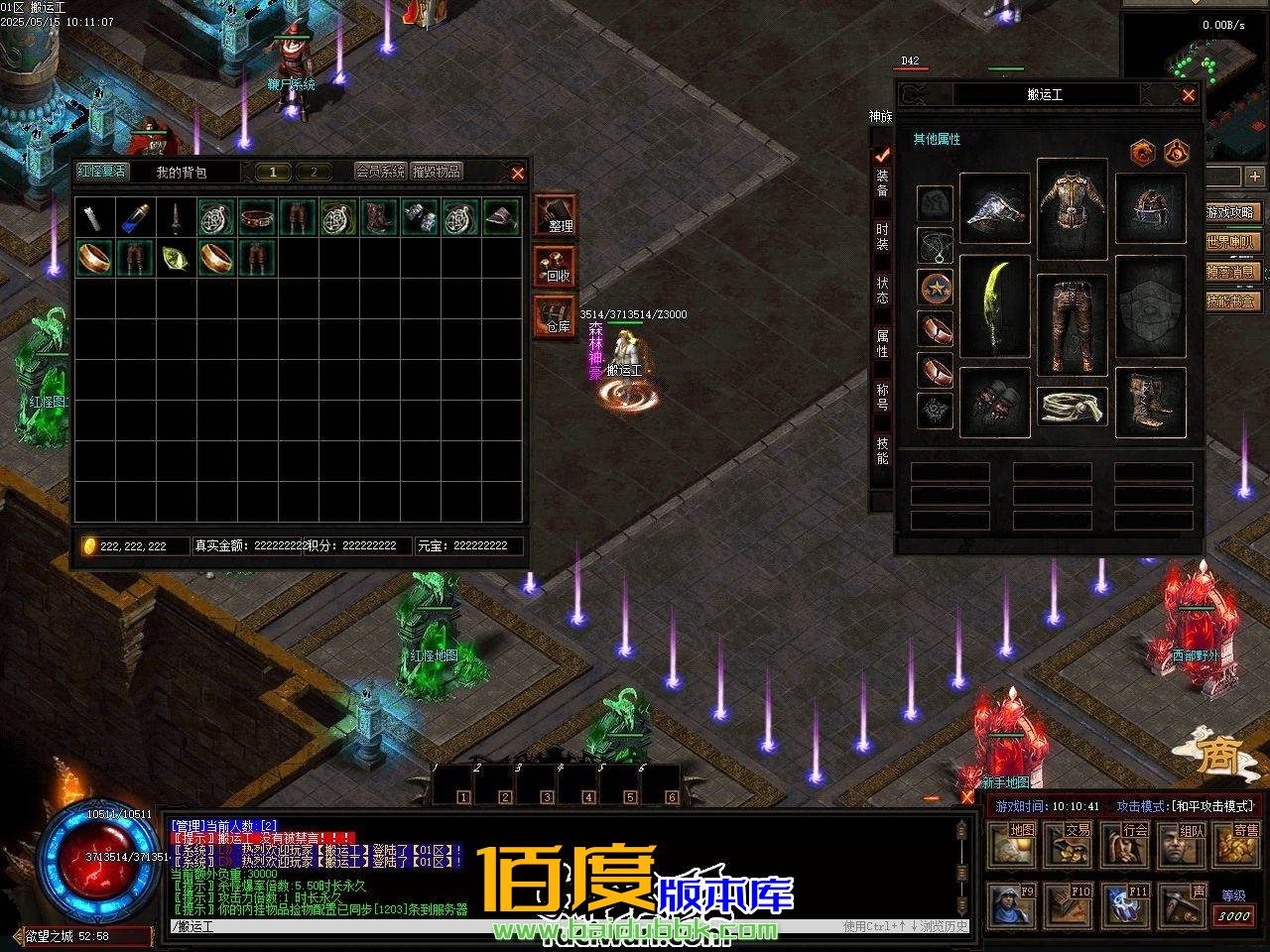Click the F9 character shortcut icon
The height and width of the screenshot is (952, 1270).
1012,907
